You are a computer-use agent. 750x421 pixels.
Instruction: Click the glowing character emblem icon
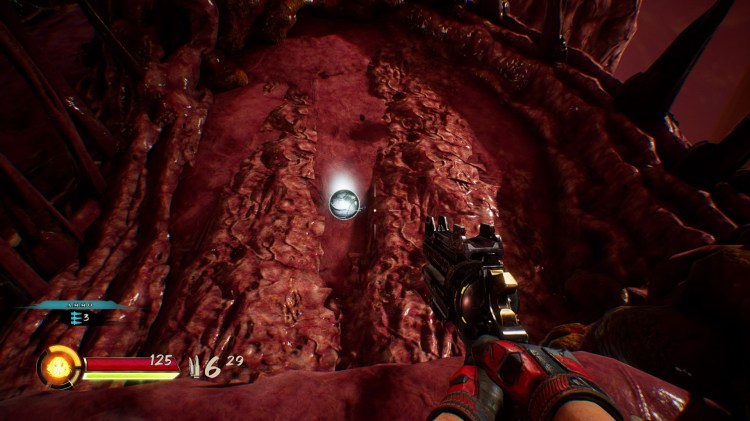[x=59, y=367]
